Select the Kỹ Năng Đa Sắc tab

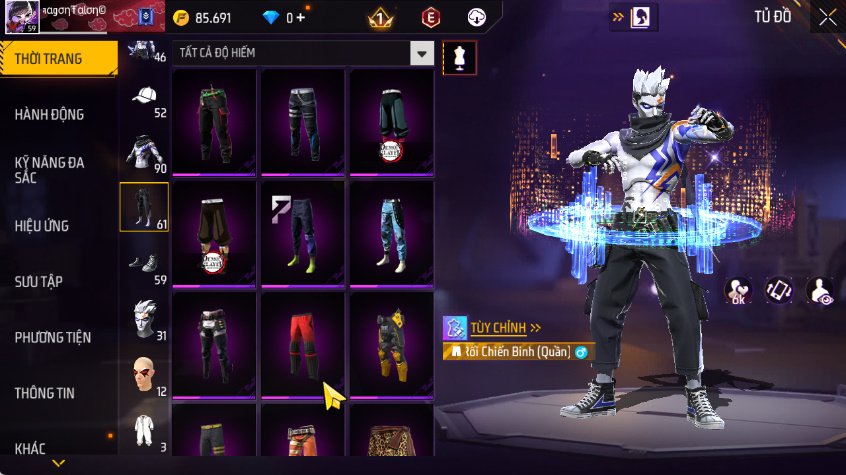48,169
